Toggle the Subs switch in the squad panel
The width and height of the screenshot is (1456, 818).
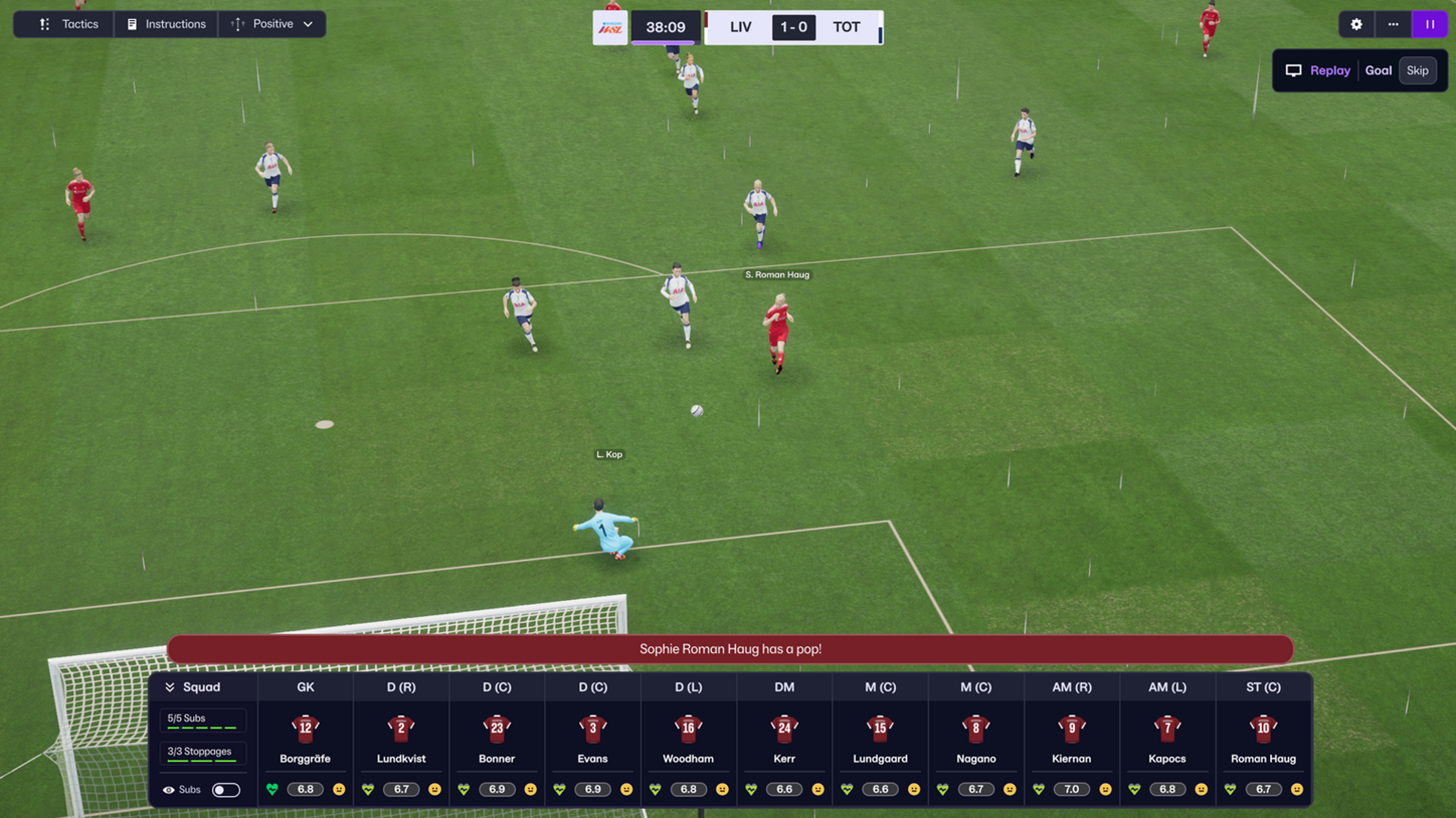pos(227,790)
